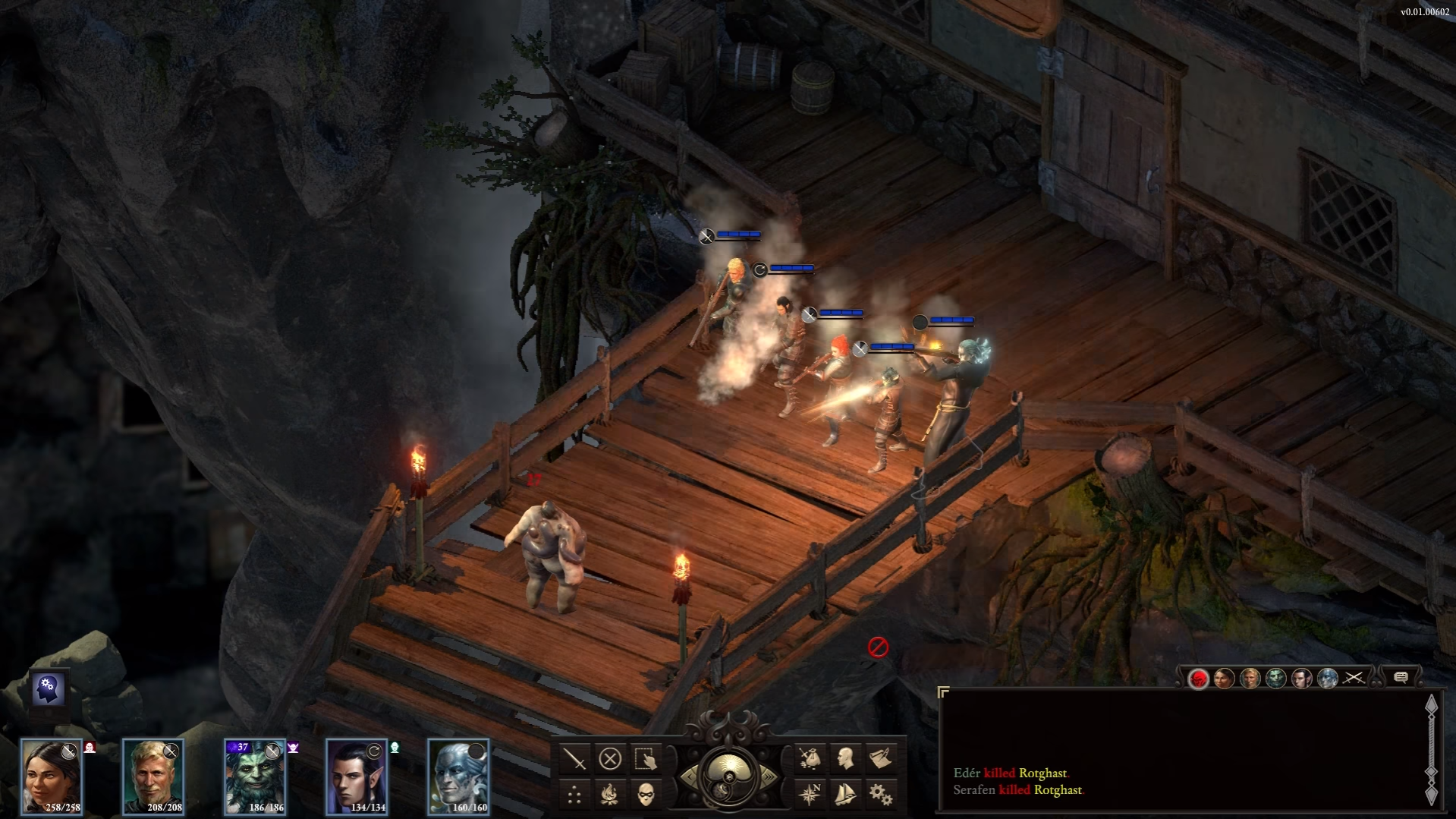
Task: Select the dark-haired elf portrait
Action: click(357, 776)
